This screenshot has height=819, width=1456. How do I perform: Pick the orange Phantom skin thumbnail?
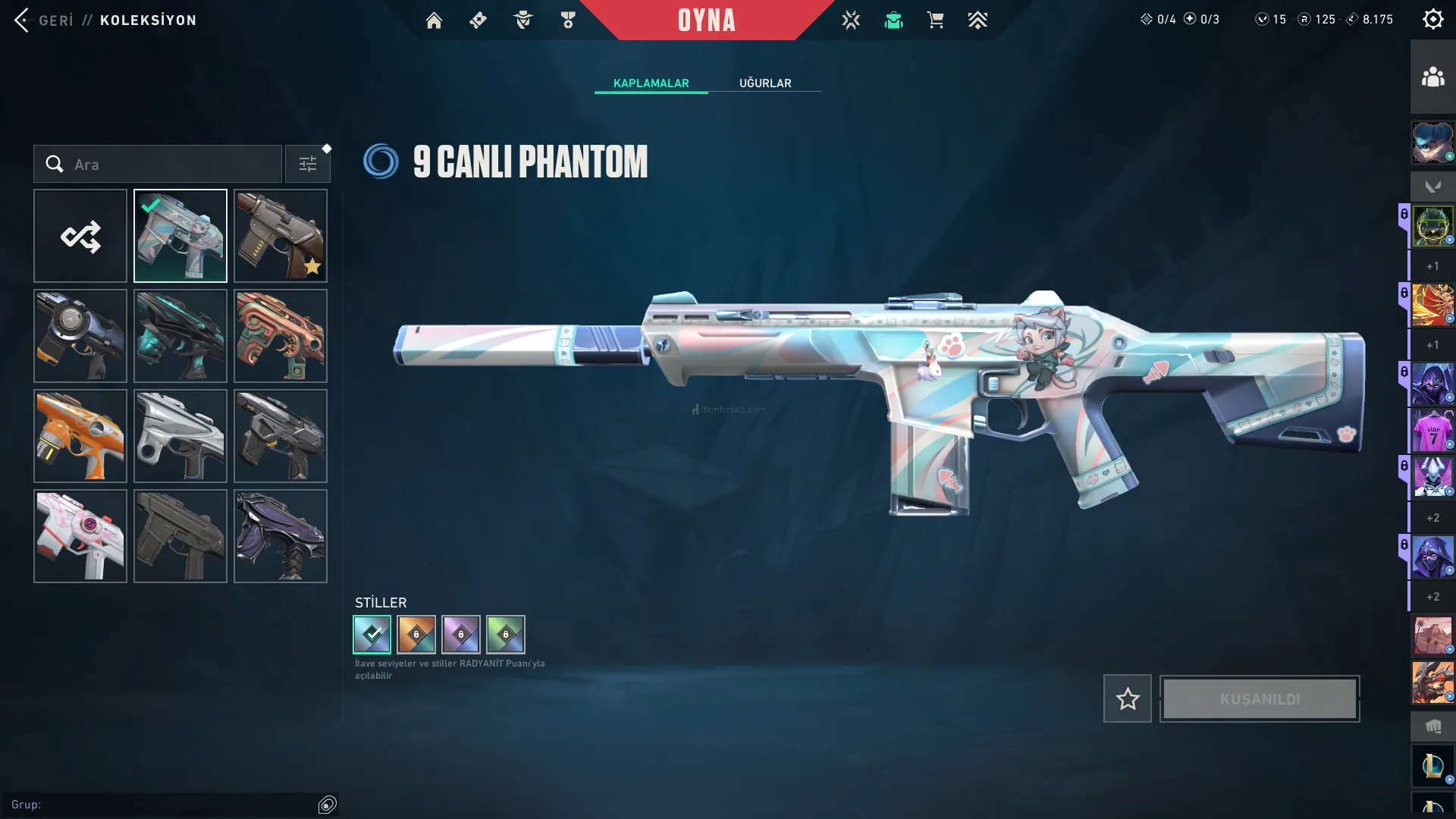coord(80,437)
